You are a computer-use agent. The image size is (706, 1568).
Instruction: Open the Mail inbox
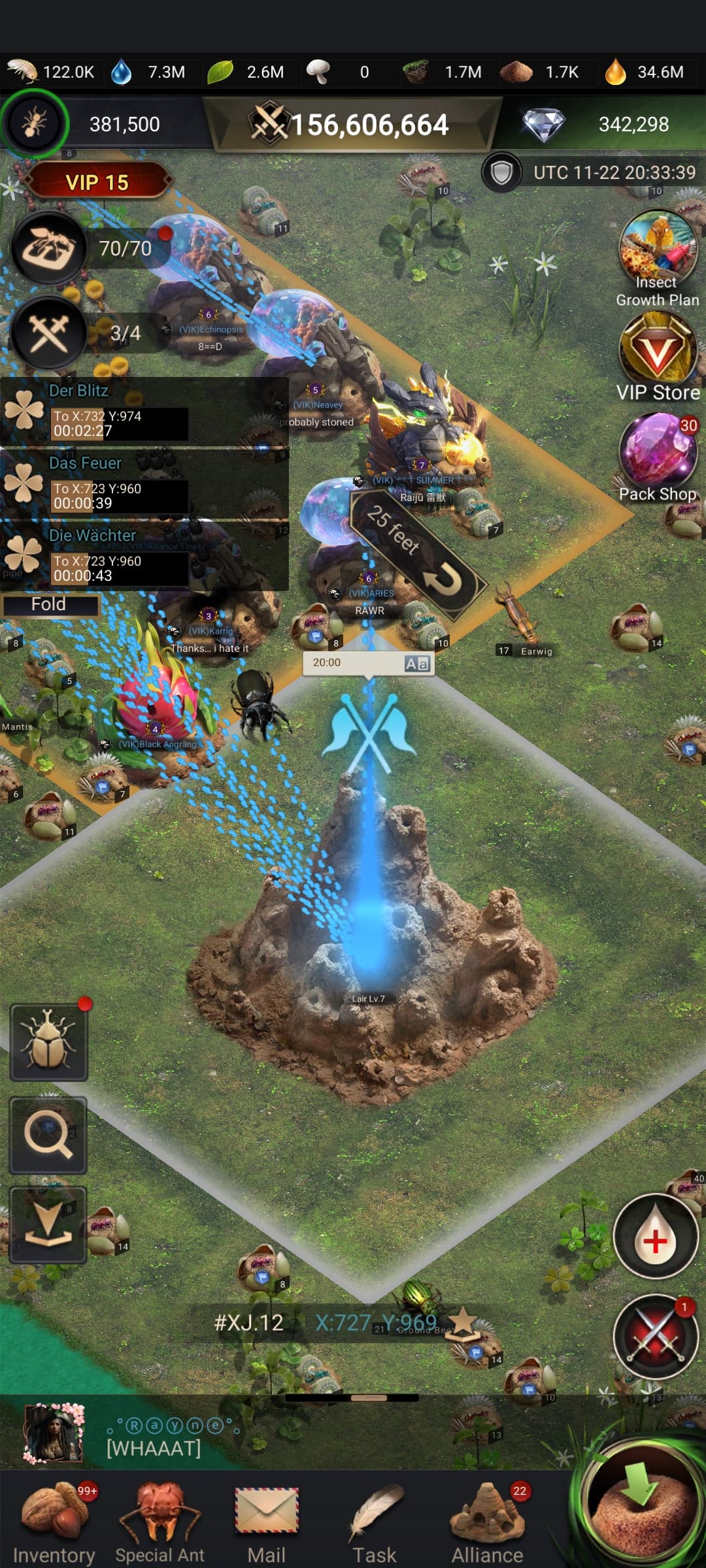[267, 1522]
